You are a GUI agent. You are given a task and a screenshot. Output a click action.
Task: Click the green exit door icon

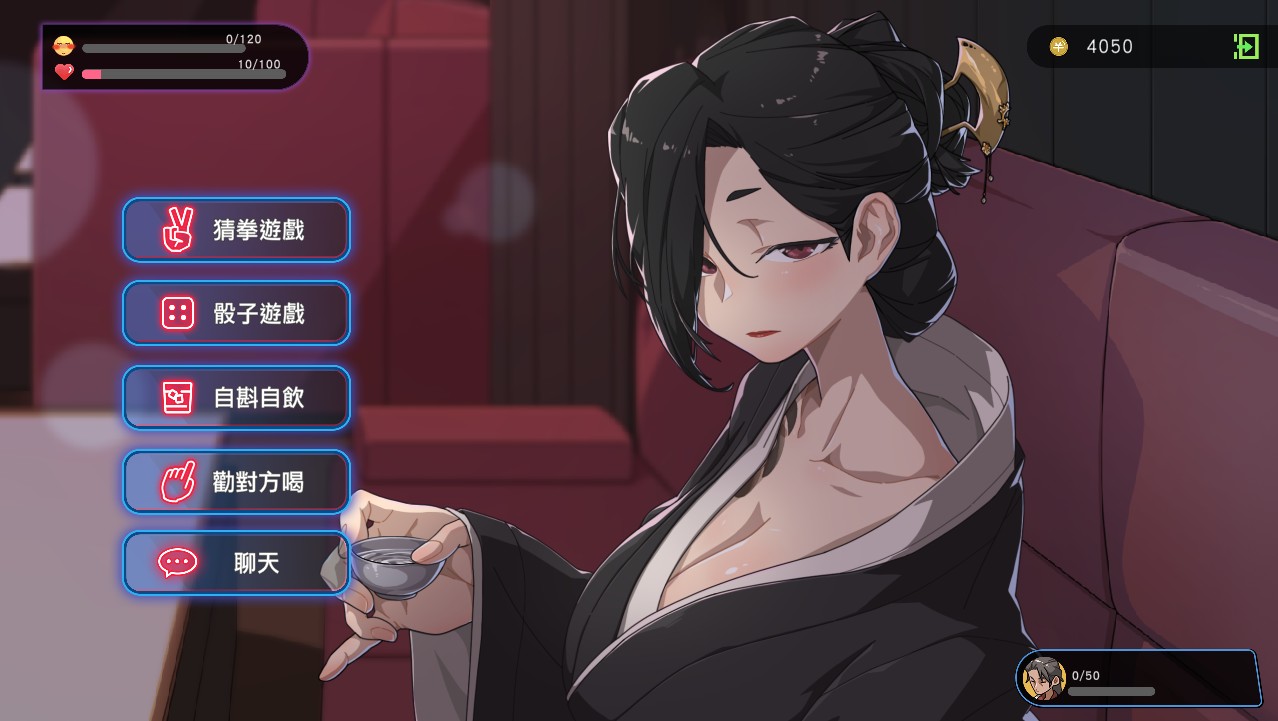click(1246, 46)
